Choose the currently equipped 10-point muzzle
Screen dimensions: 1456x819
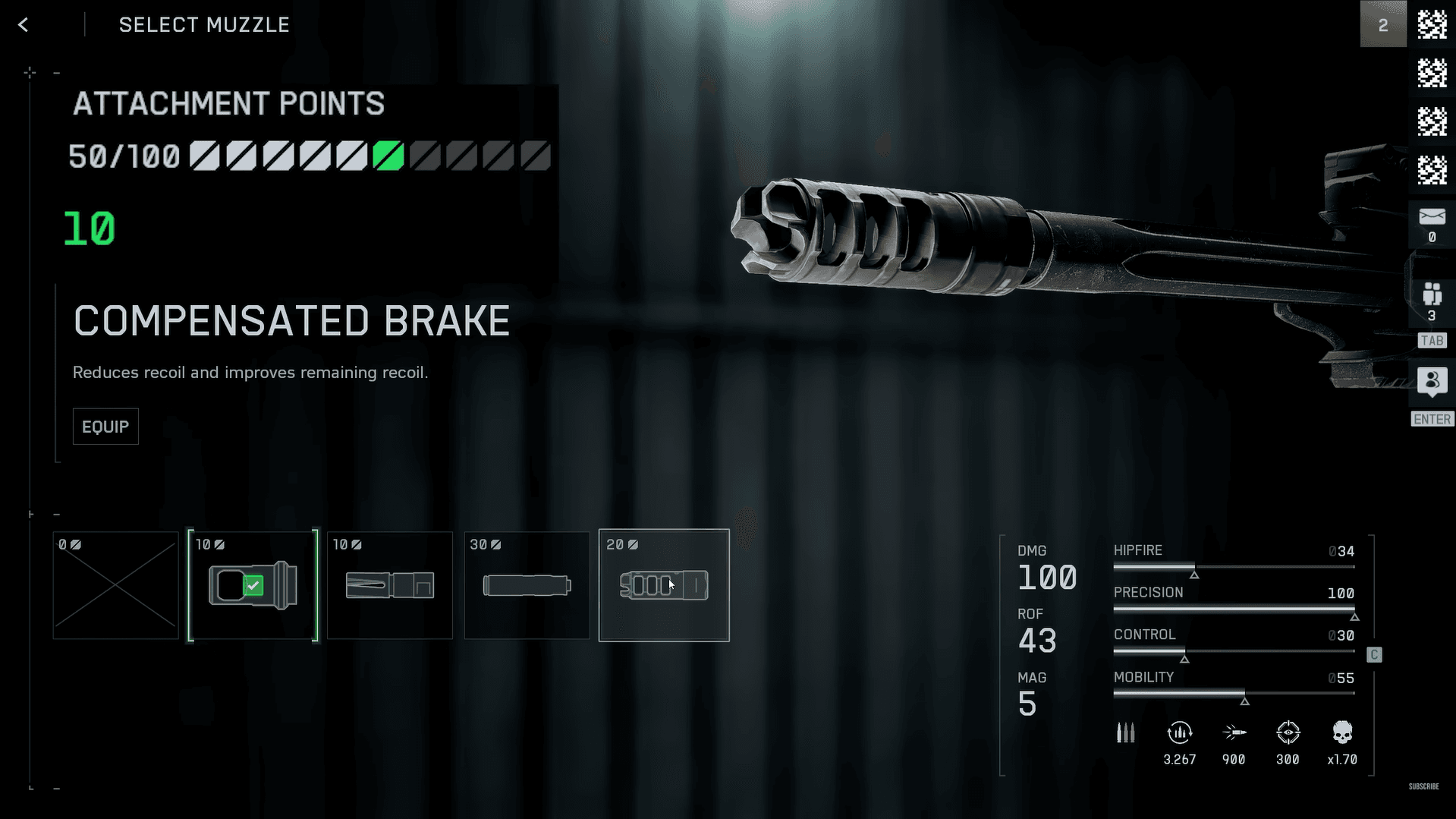click(x=253, y=585)
